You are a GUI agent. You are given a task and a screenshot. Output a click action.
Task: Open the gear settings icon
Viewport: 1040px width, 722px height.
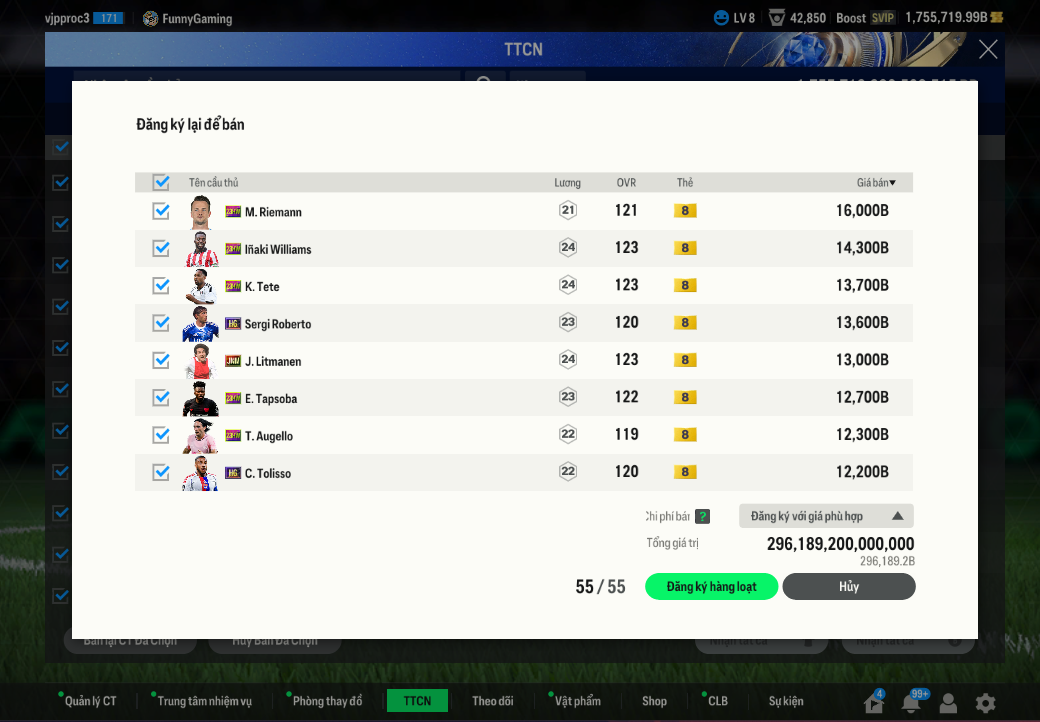[x=985, y=703]
